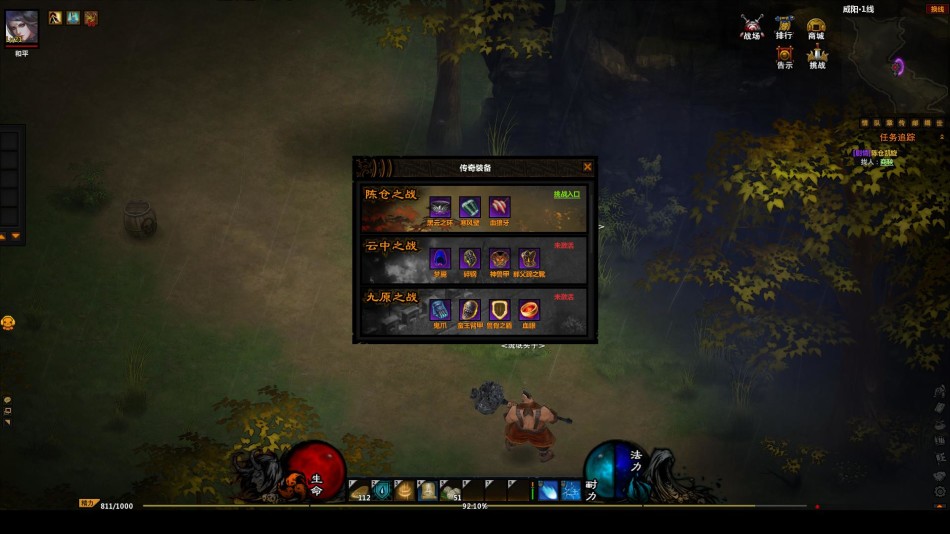Open the 排行 ranking board
This screenshot has height=534, width=950.
click(784, 27)
